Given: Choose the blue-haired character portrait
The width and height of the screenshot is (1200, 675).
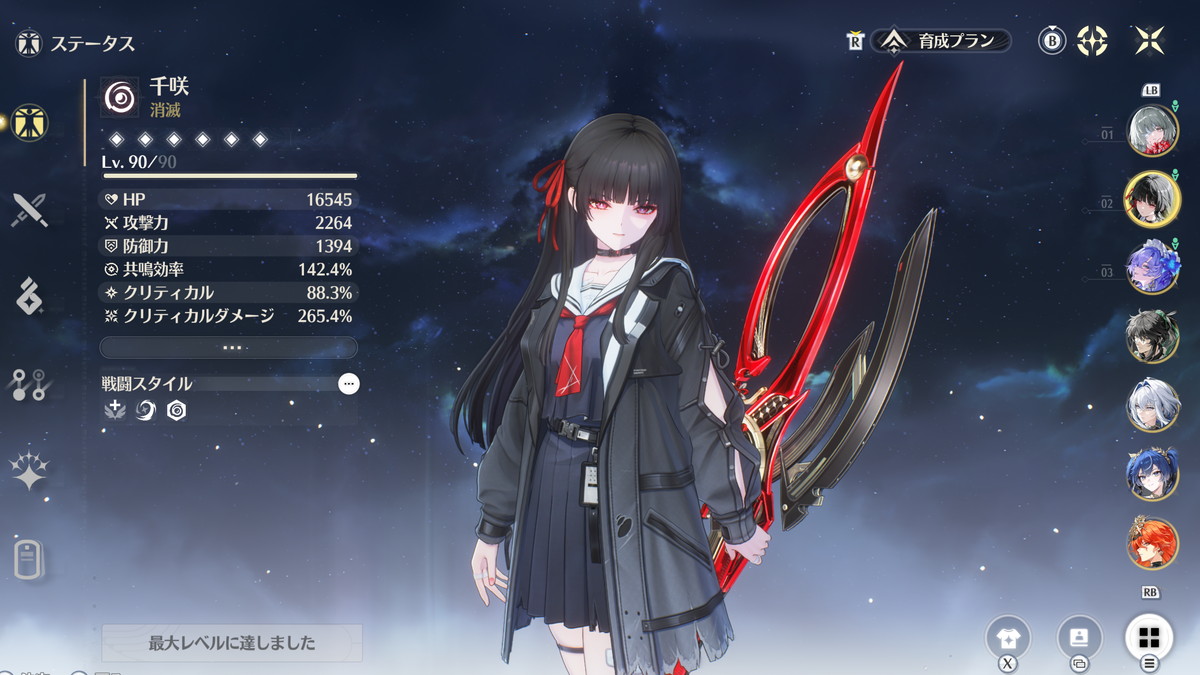Looking at the screenshot, I should [1152, 474].
